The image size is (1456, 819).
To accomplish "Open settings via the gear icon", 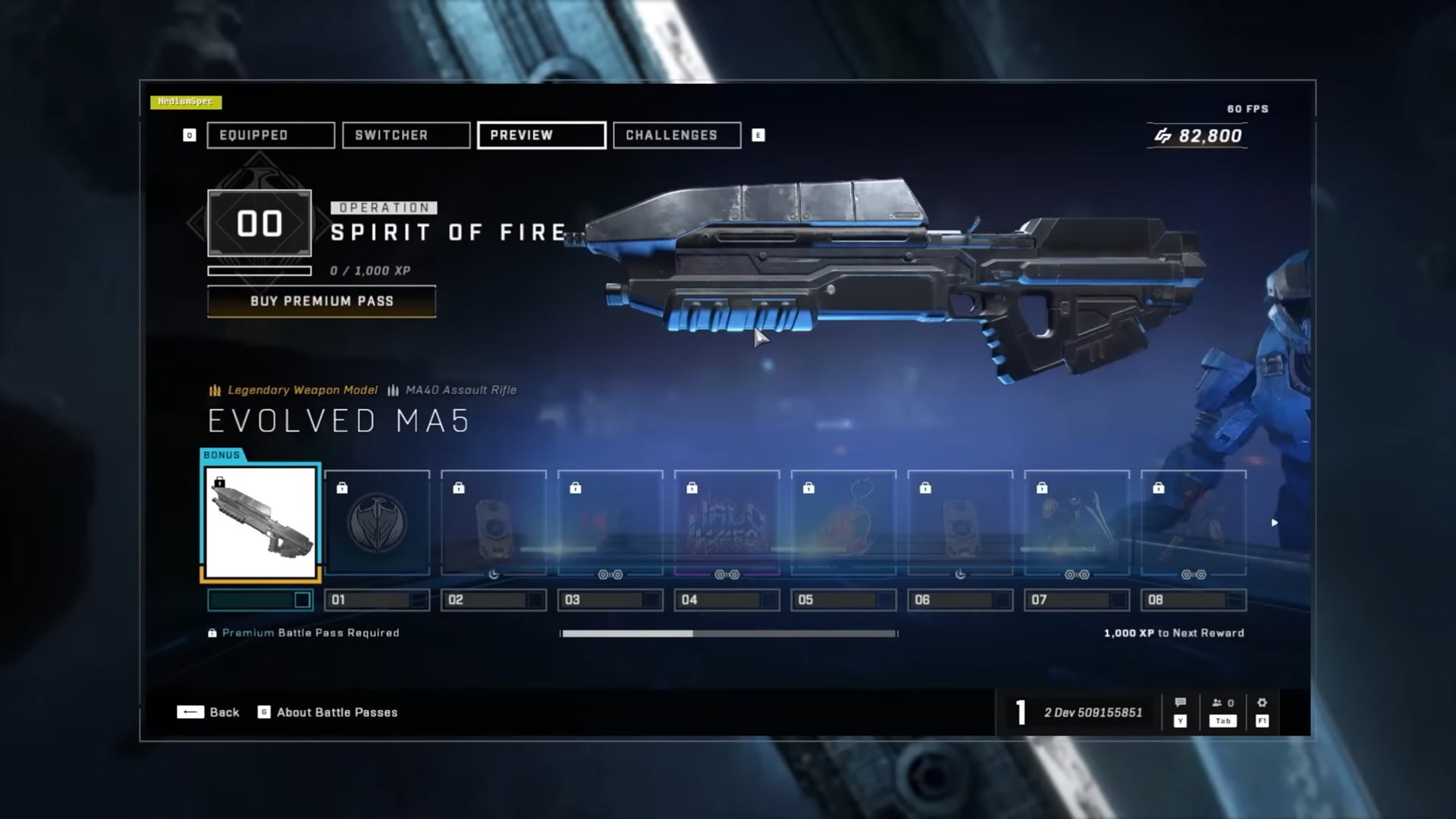I will 1261,702.
